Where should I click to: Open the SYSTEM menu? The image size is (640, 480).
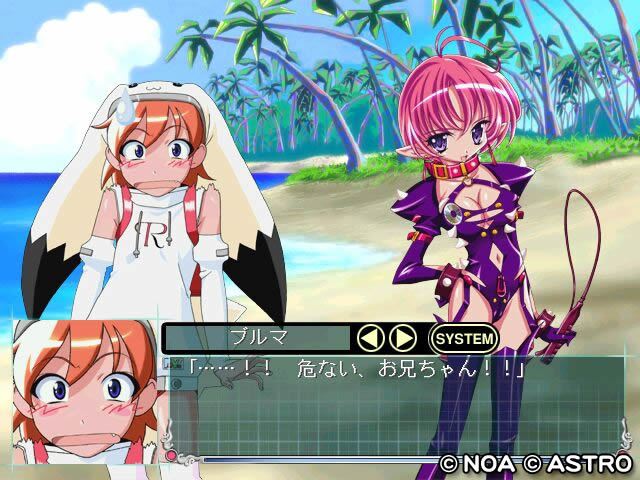point(463,338)
